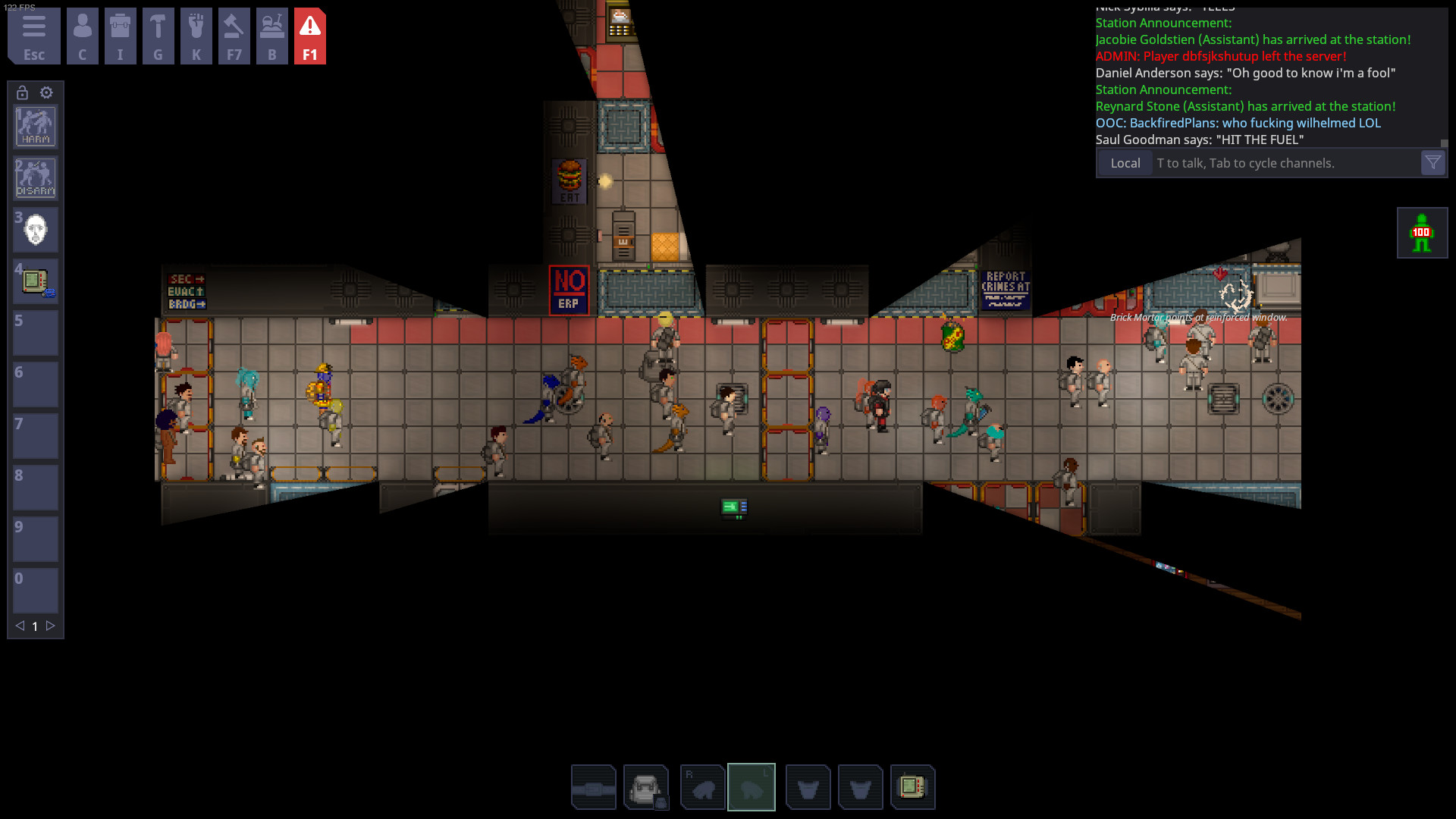The height and width of the screenshot is (819, 1456).
Task: Open the inventory briefcase icon
Action: point(121,36)
